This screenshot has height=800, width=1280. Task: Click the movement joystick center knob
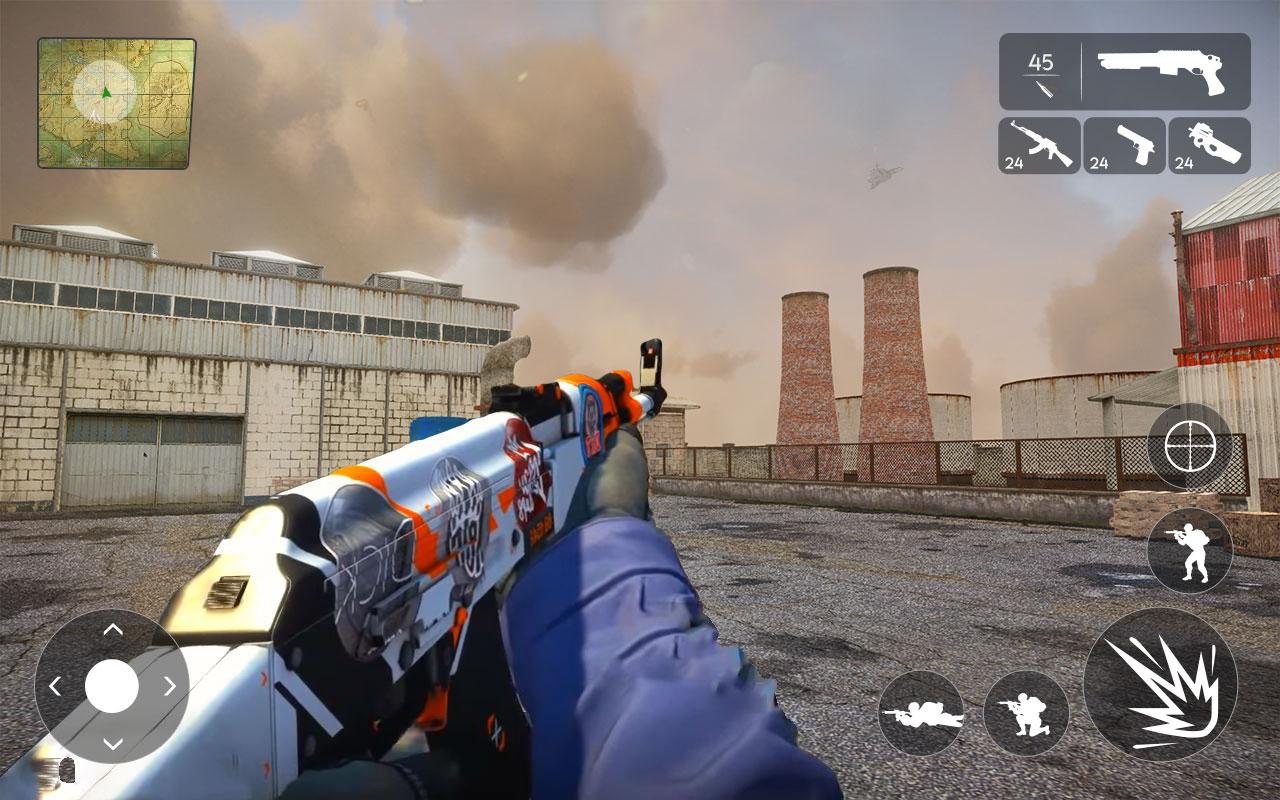coord(112,686)
